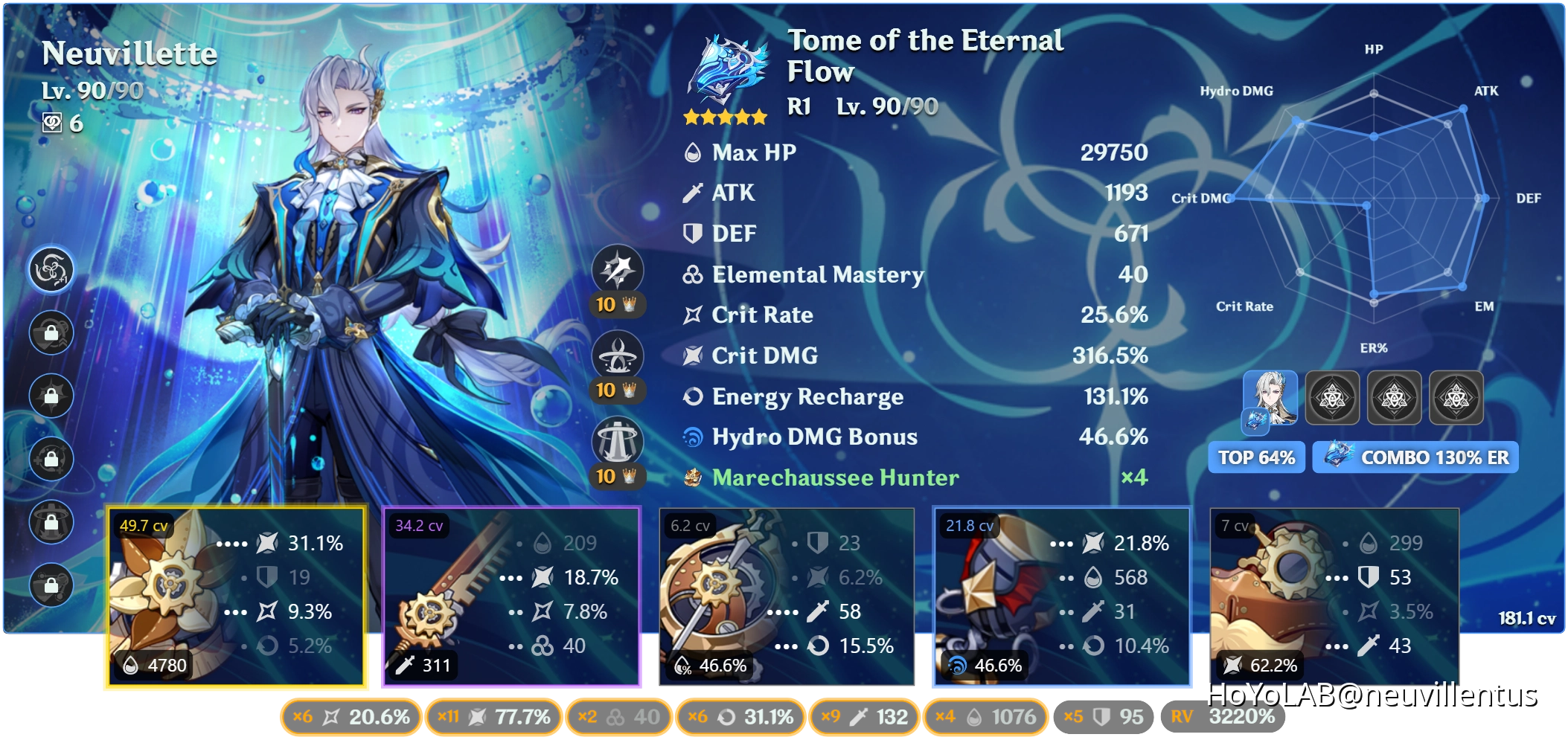Click the Marechaussee Hunter set icon

tap(694, 478)
